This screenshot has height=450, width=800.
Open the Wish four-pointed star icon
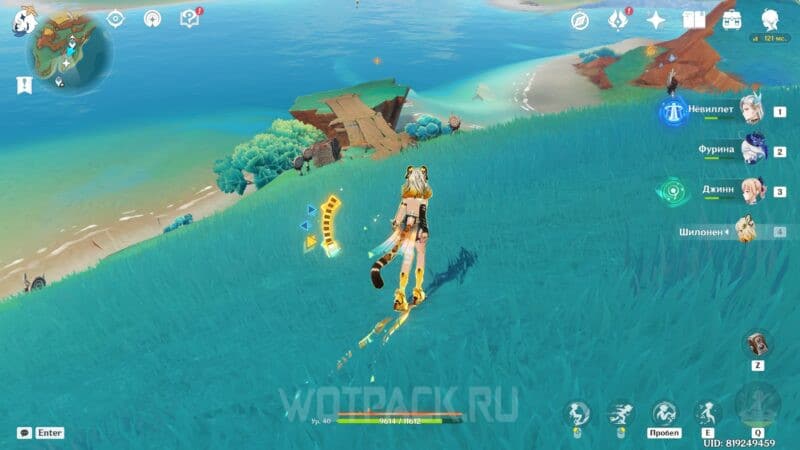tap(656, 20)
